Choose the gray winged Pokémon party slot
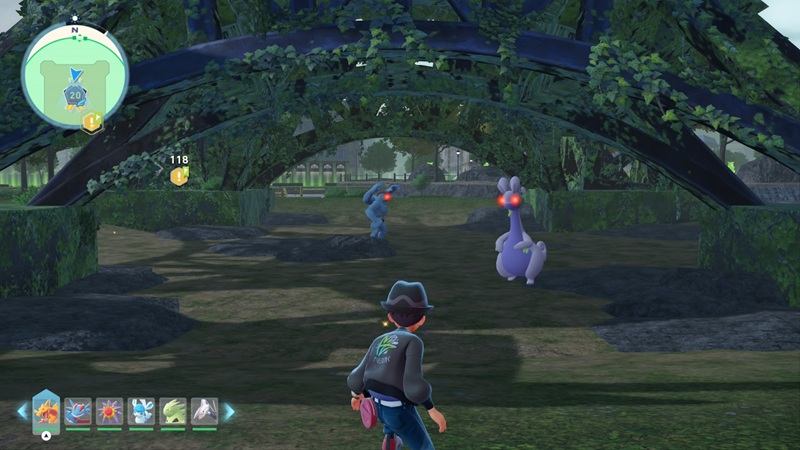800x450 pixels. [204, 411]
